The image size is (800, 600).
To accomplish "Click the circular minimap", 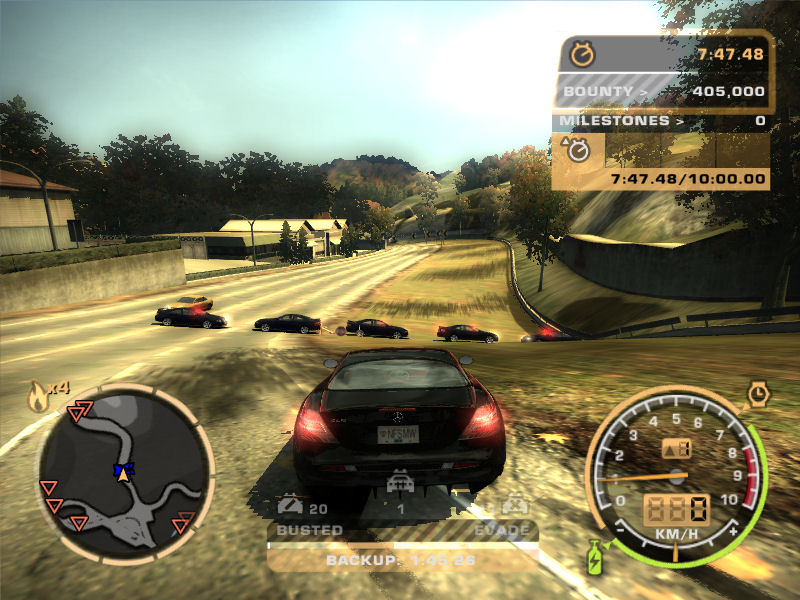I will click(x=125, y=473).
